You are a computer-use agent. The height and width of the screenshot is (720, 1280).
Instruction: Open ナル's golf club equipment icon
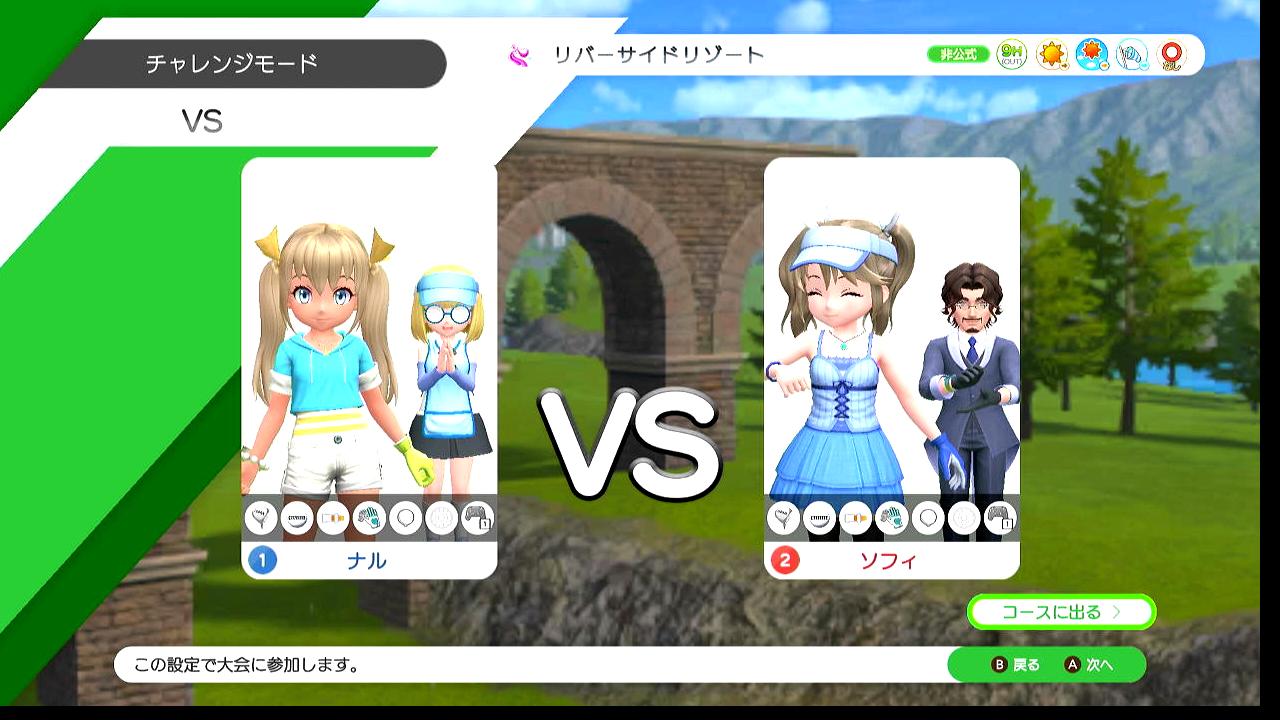coord(261,518)
